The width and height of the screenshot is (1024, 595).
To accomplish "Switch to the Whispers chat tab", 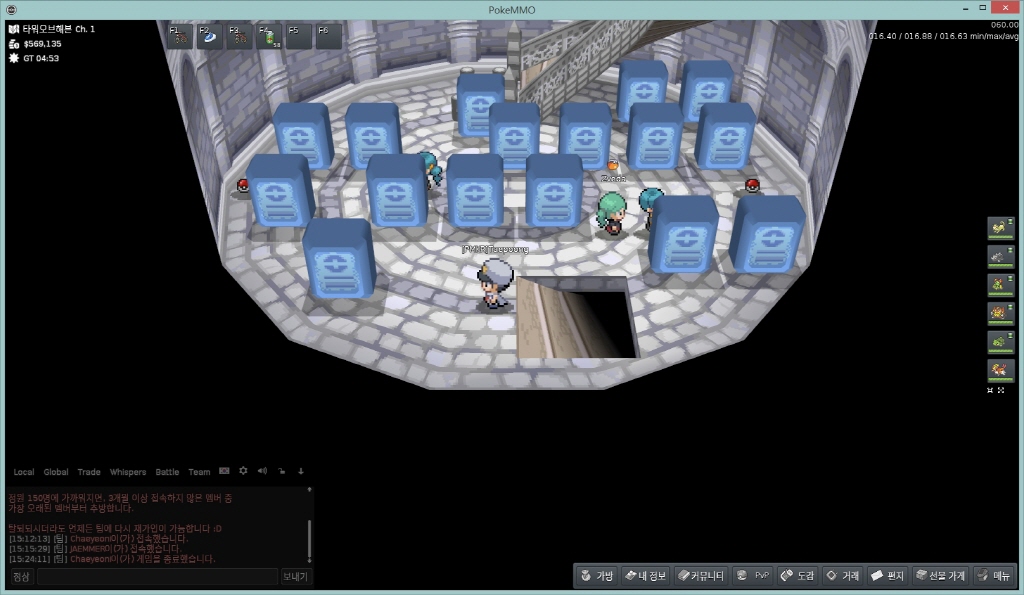I will point(127,472).
